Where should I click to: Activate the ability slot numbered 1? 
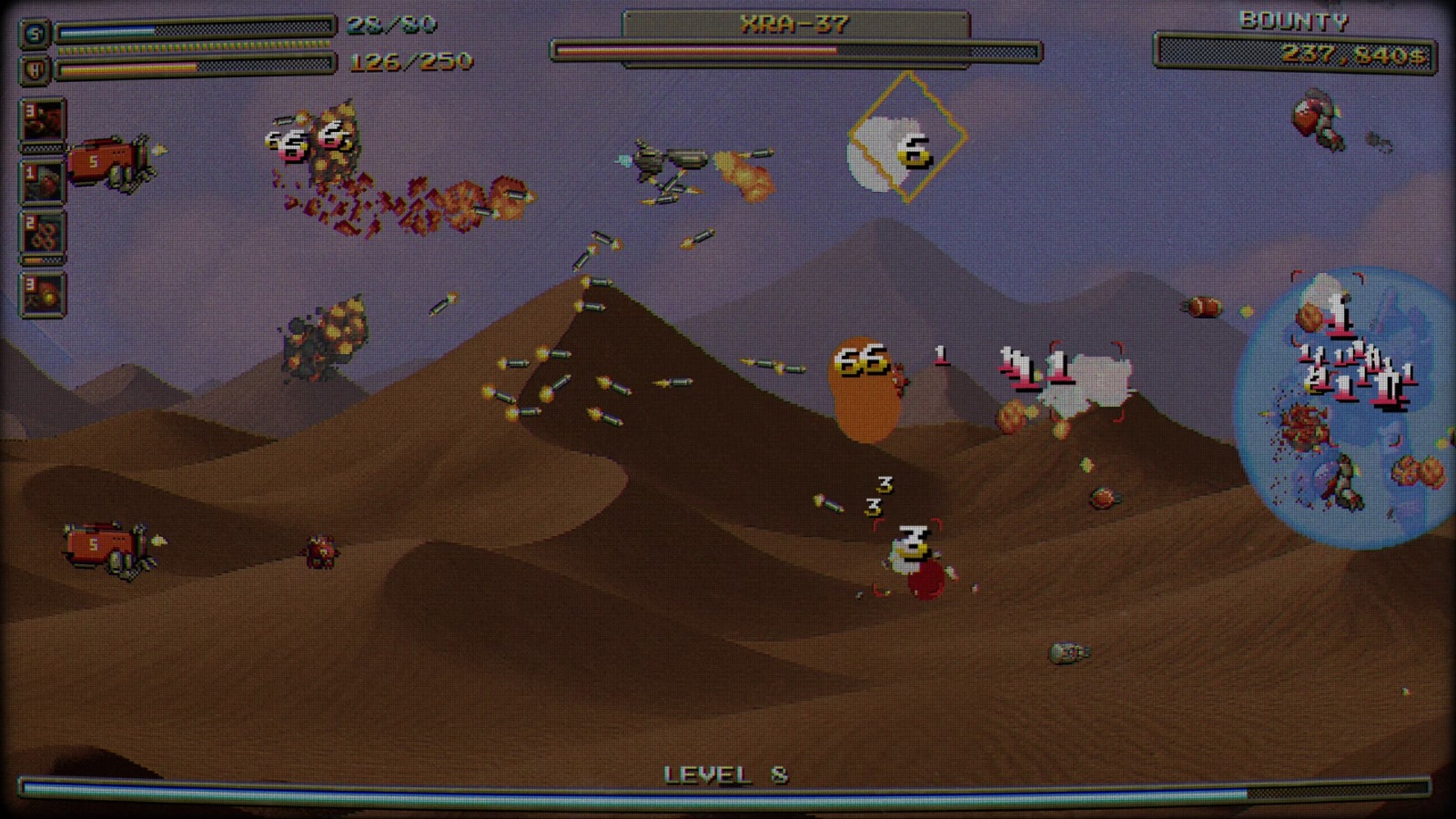43,181
